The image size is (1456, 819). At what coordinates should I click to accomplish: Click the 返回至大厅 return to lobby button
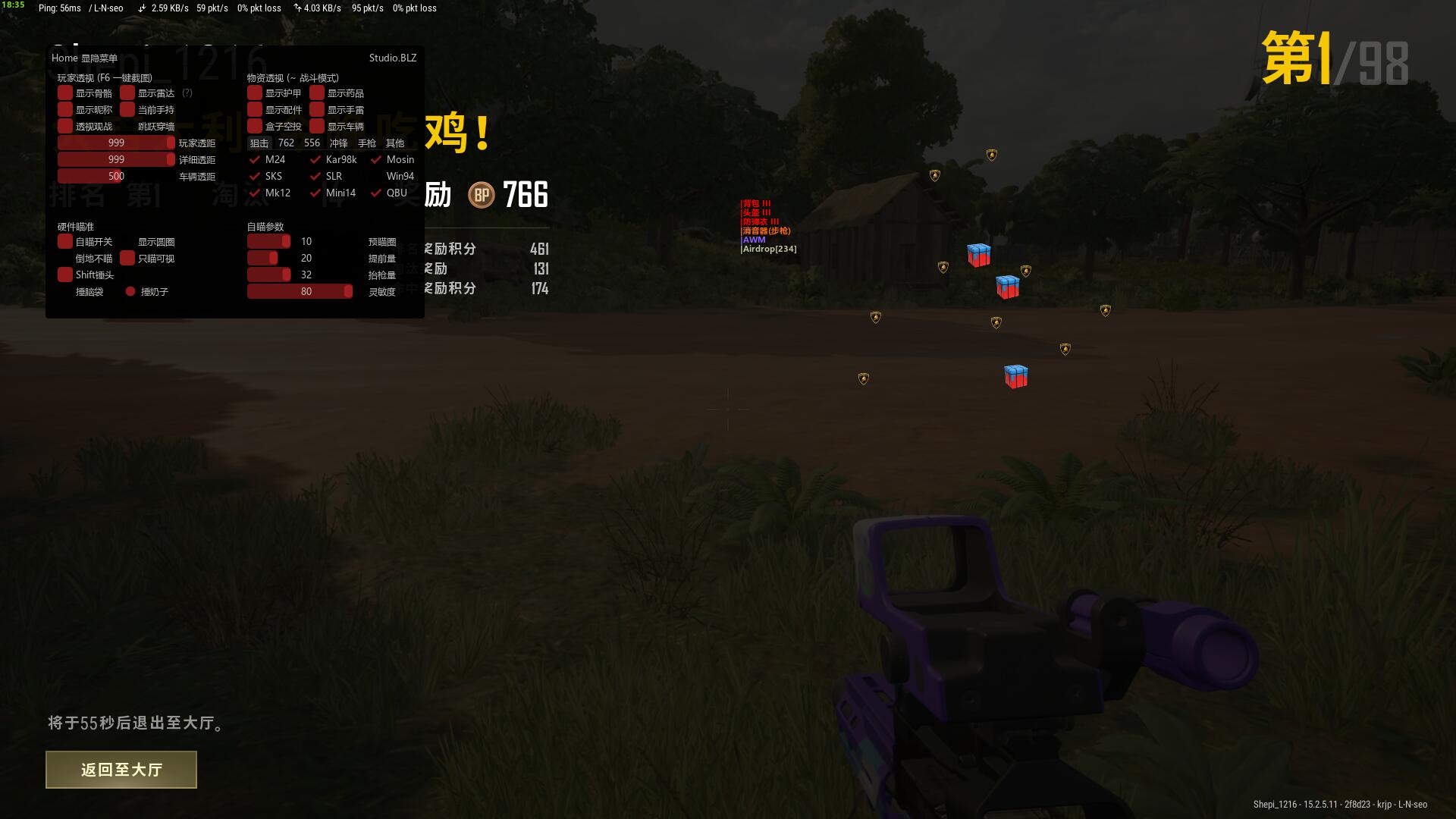tap(121, 770)
